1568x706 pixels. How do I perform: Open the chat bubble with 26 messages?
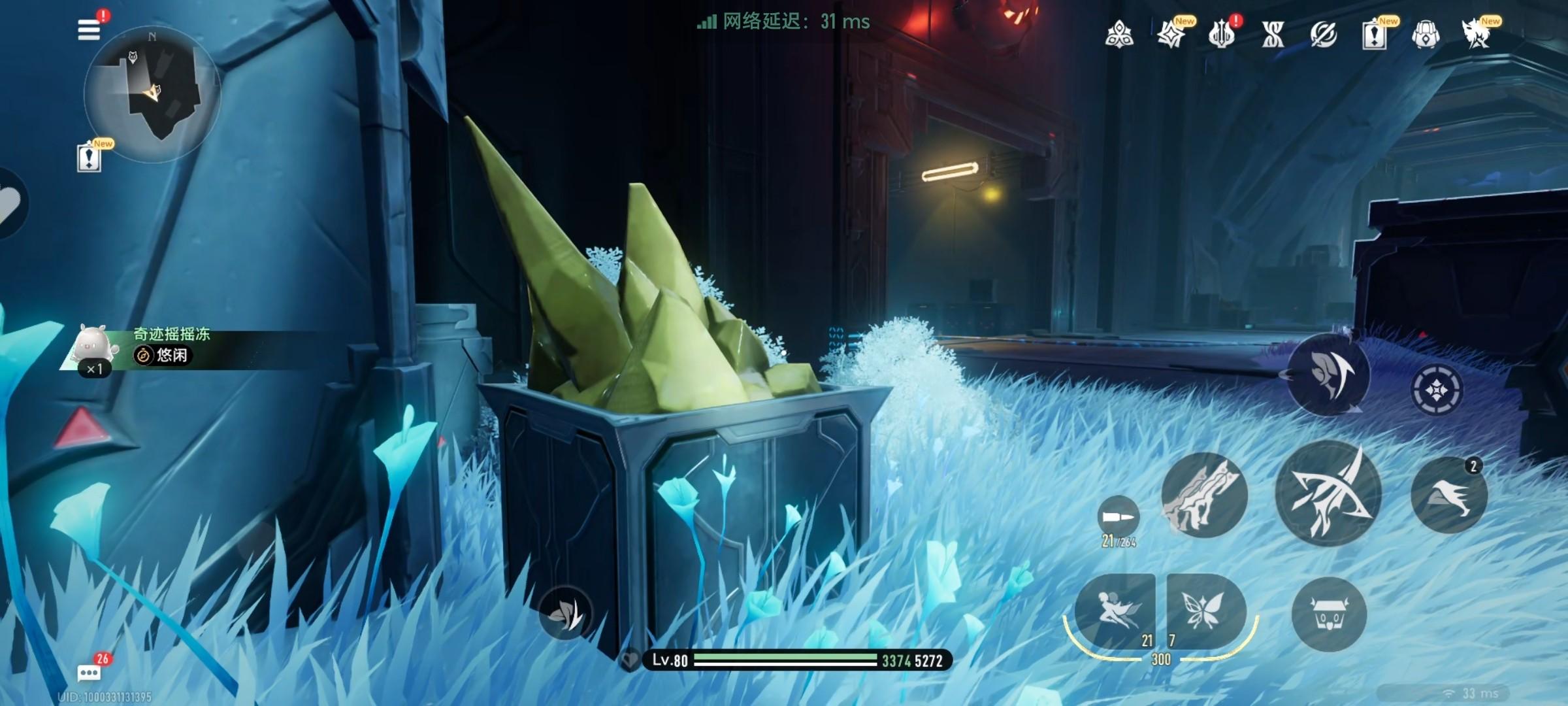pos(89,672)
